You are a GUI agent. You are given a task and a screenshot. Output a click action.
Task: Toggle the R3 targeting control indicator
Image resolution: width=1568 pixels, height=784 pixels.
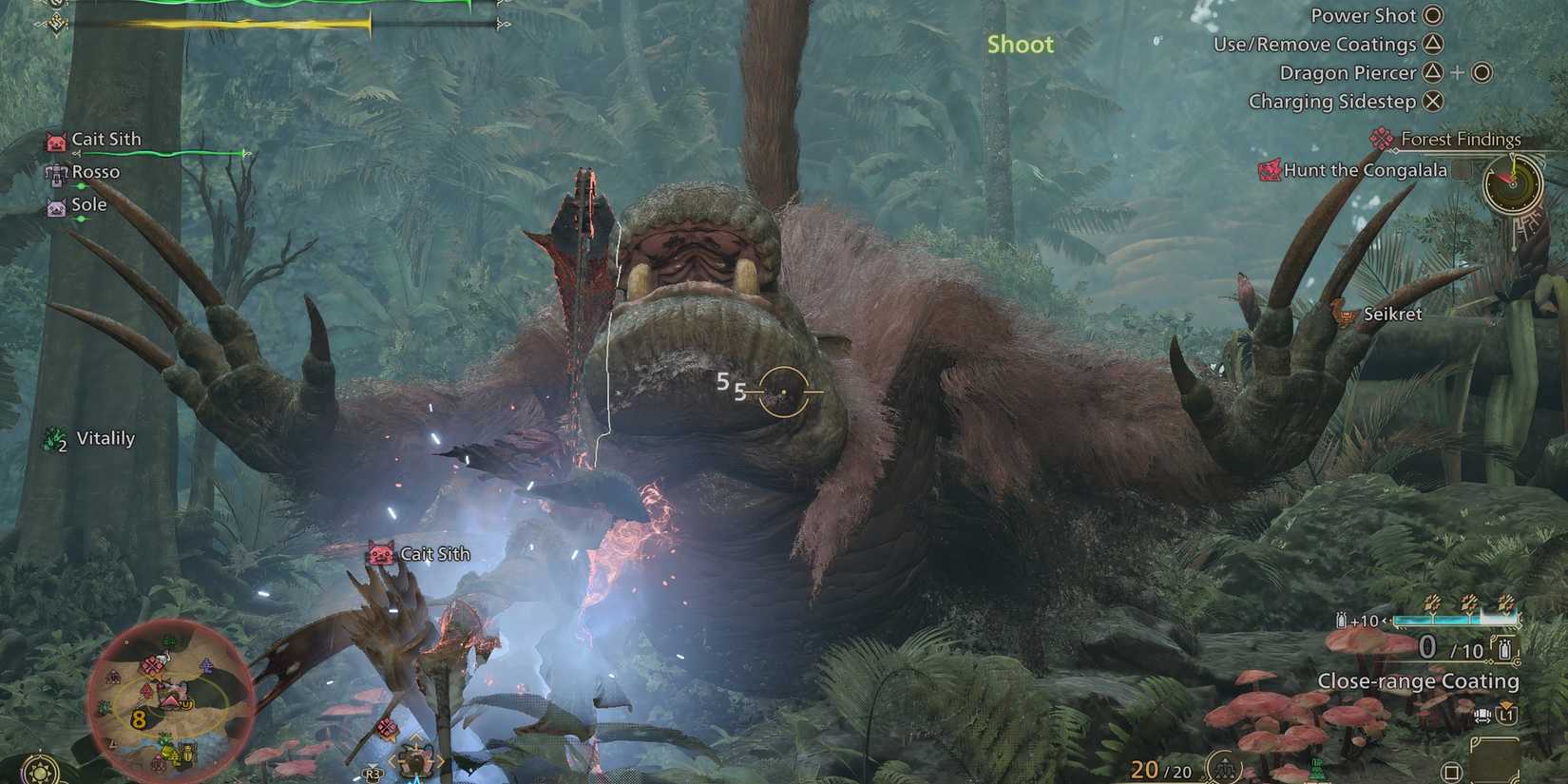(x=373, y=774)
